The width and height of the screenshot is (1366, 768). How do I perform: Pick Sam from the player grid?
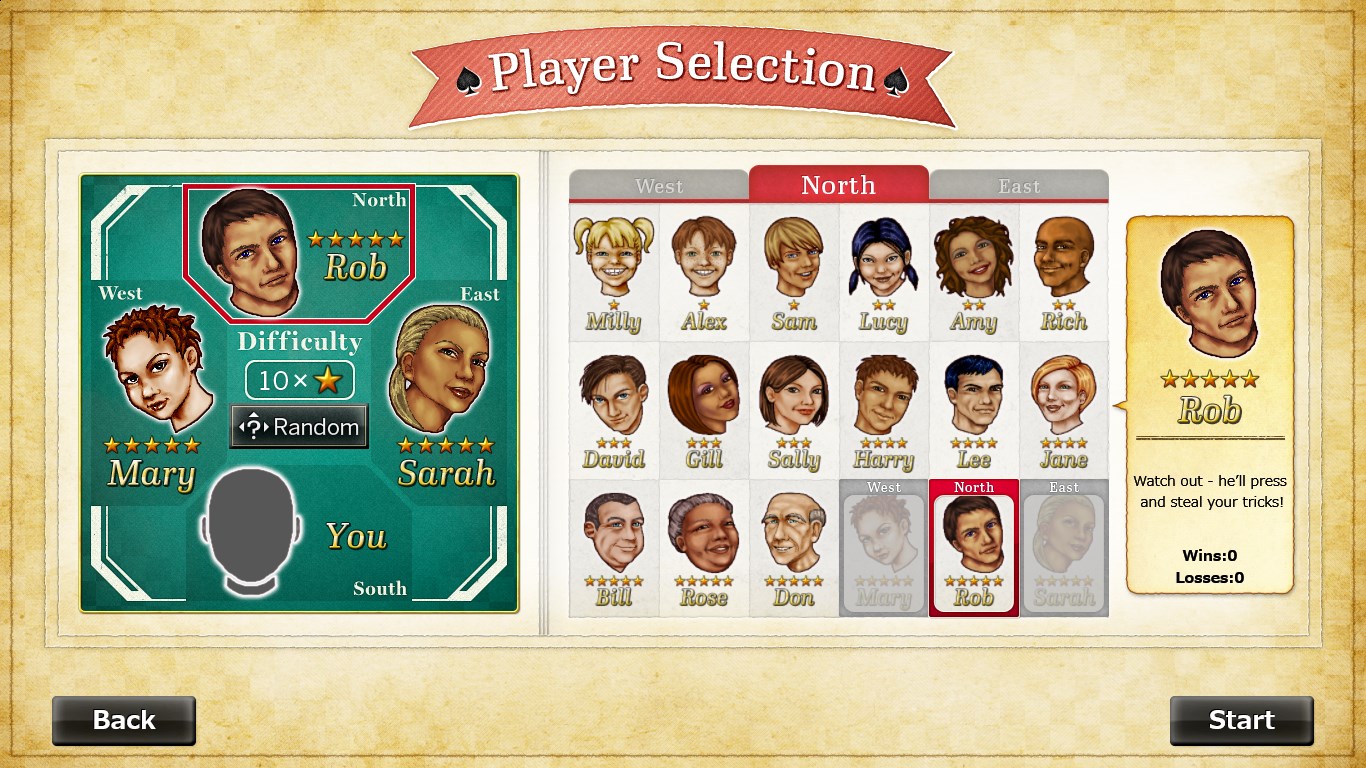pyautogui.click(x=794, y=270)
